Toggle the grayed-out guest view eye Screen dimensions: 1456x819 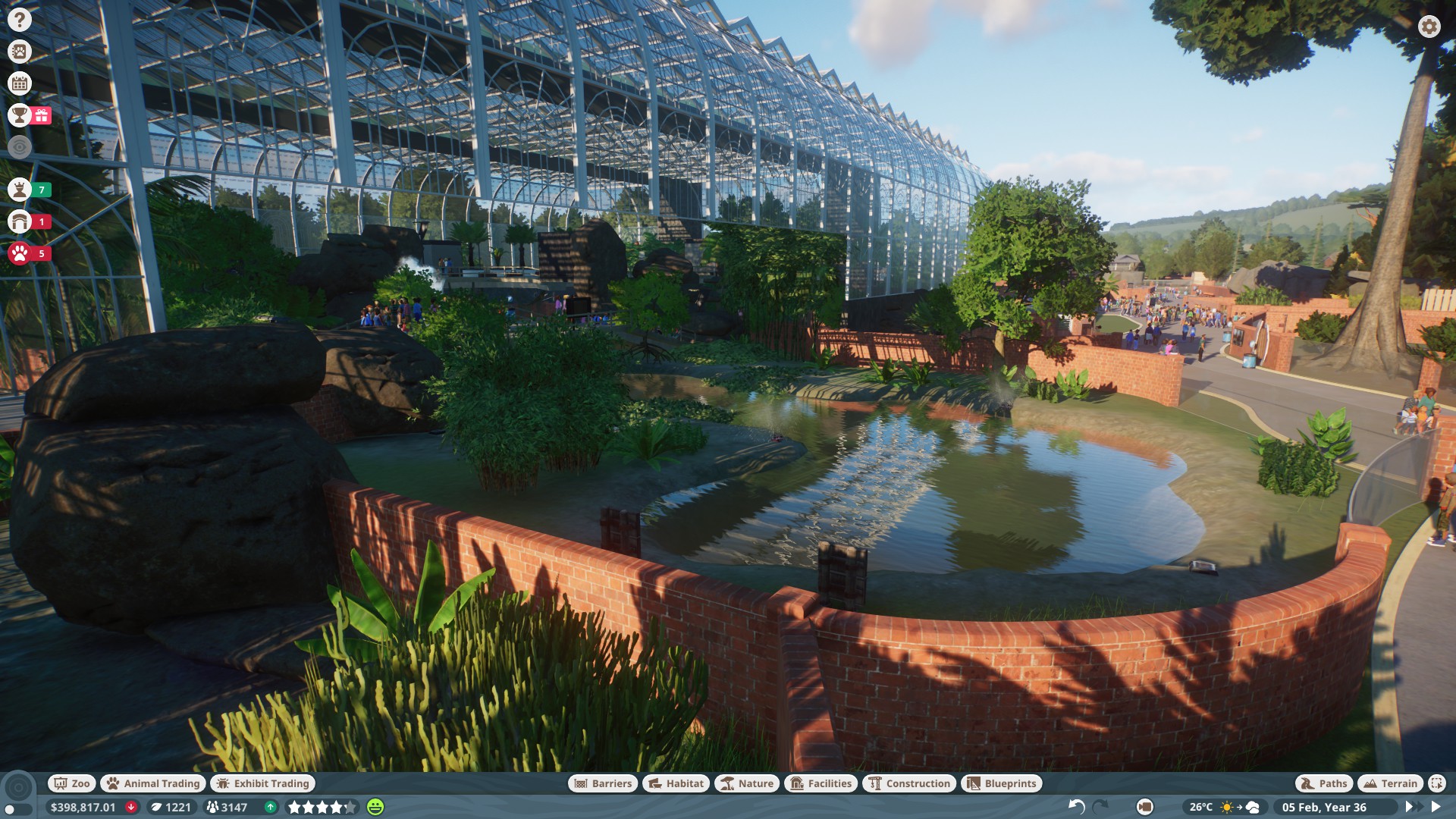[x=18, y=146]
